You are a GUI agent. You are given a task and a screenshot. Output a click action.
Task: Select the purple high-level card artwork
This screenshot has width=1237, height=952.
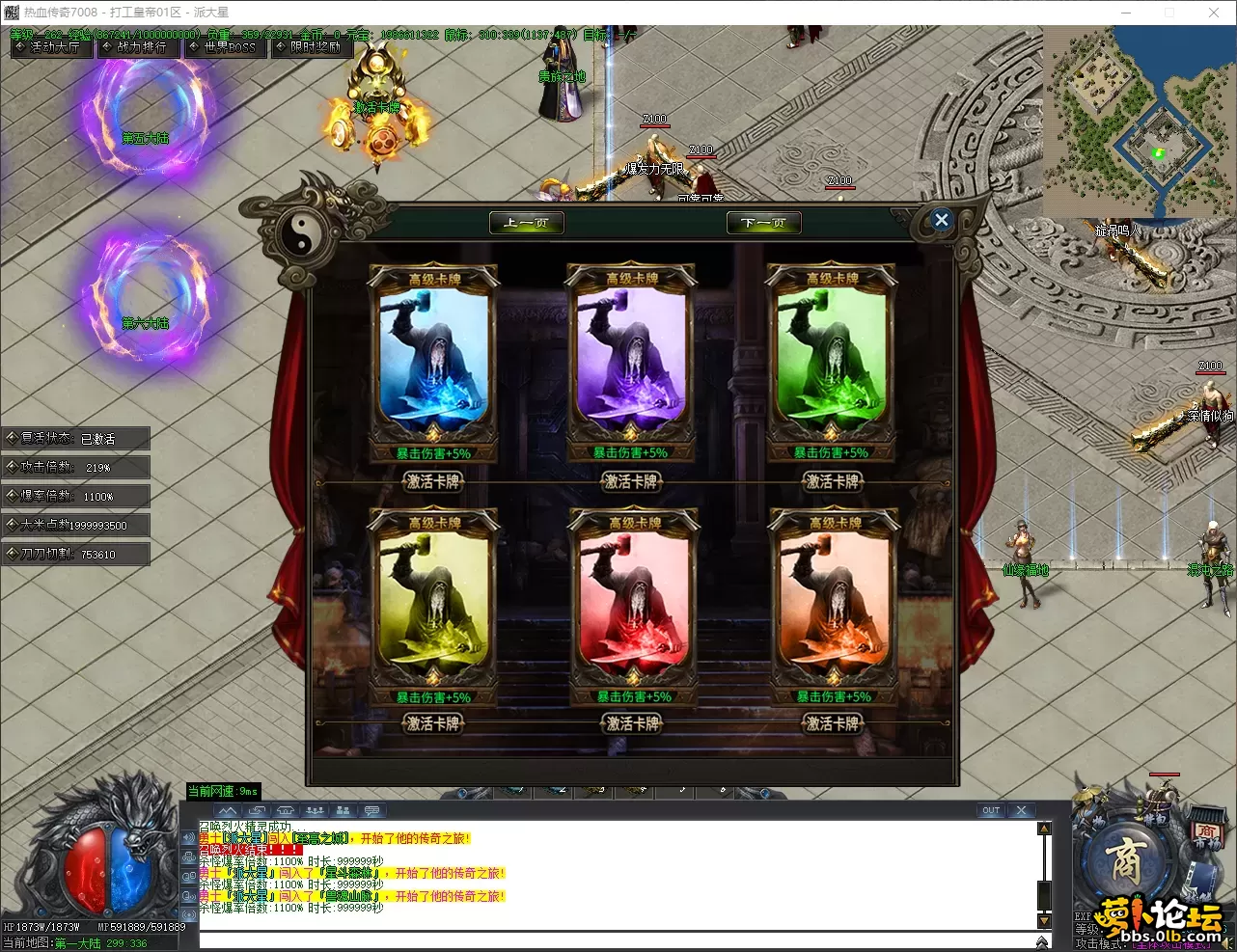[631, 362]
